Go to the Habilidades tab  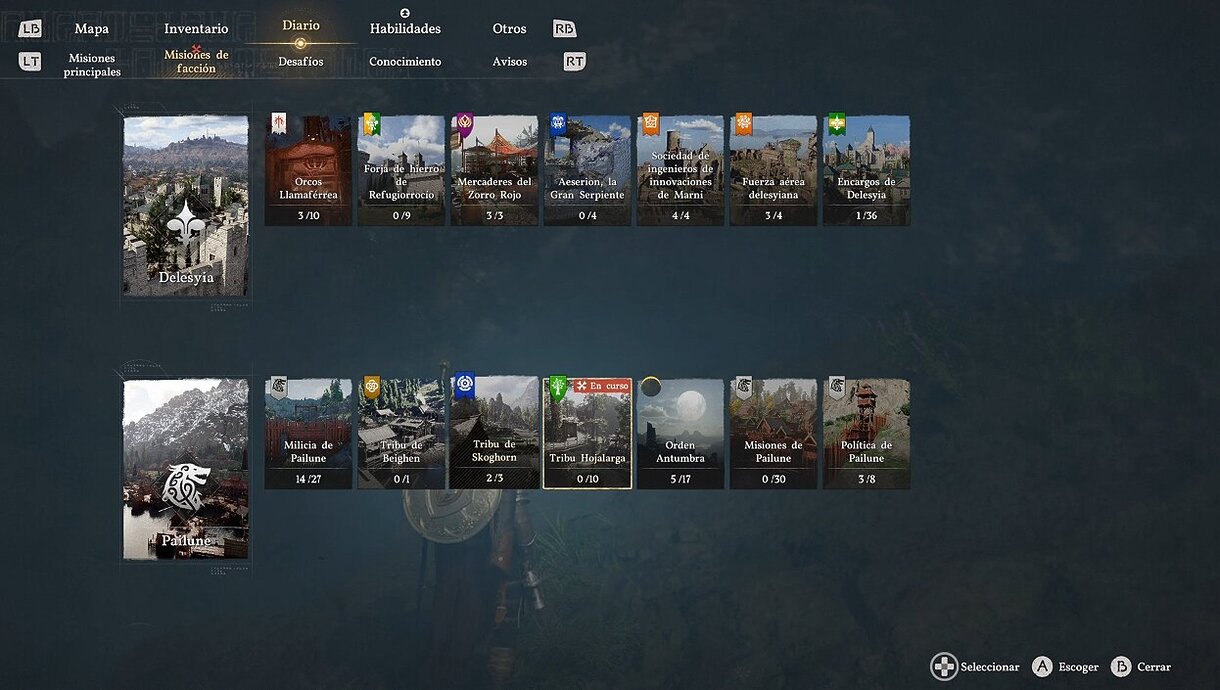(x=405, y=29)
